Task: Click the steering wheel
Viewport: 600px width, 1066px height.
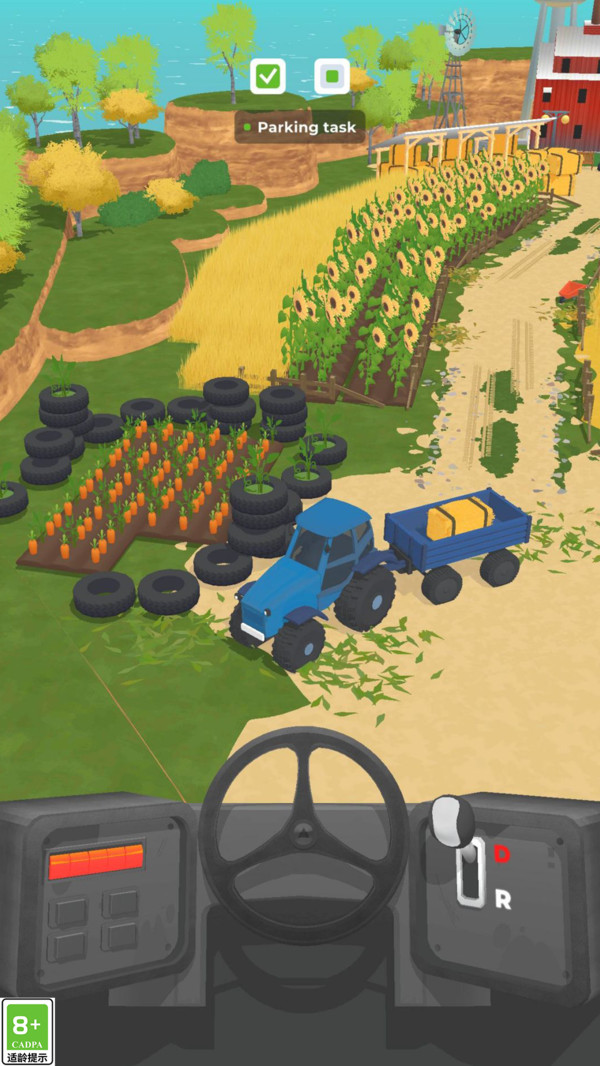Action: point(304,833)
